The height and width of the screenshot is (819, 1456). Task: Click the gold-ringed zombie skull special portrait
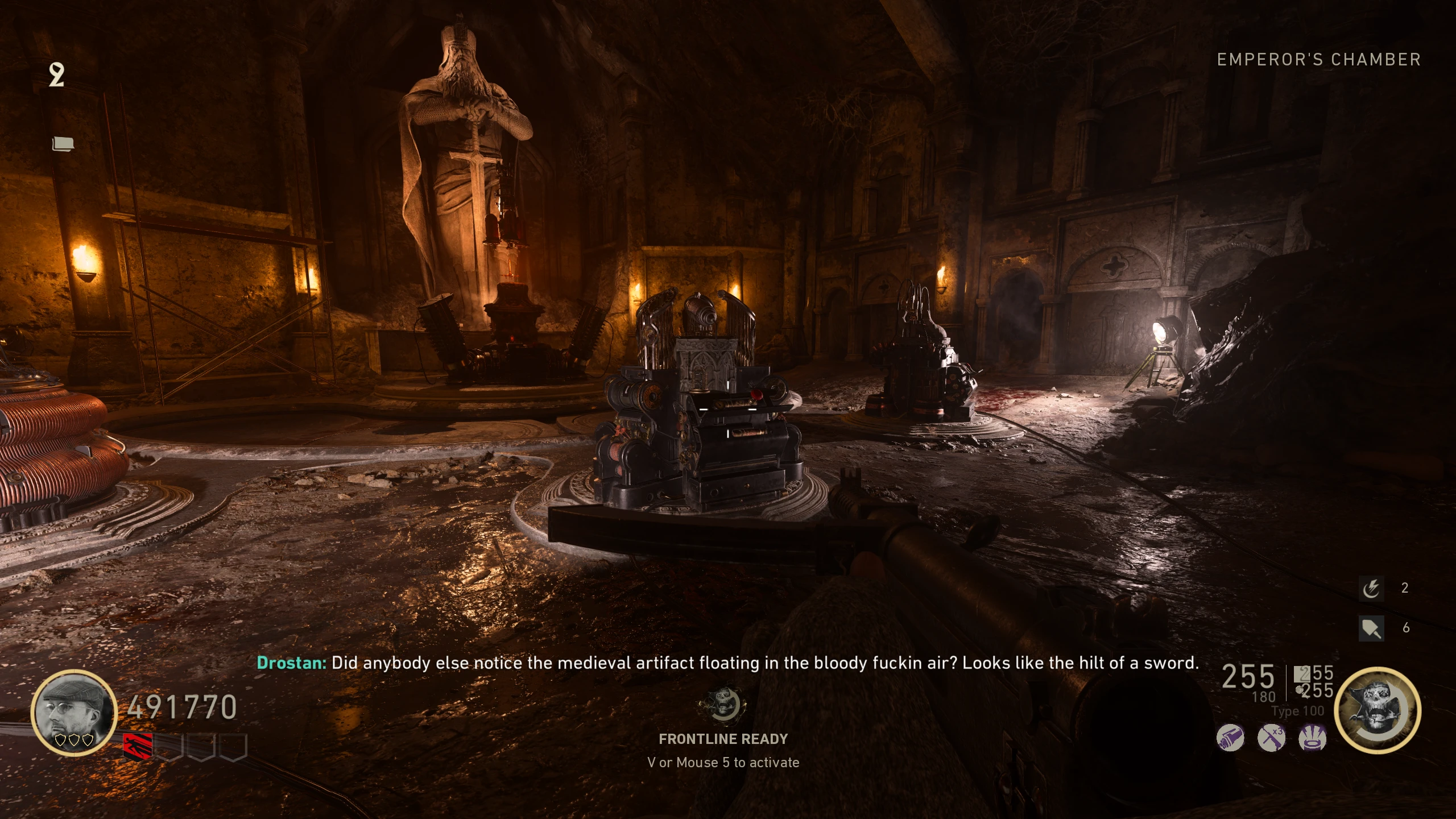1377,711
